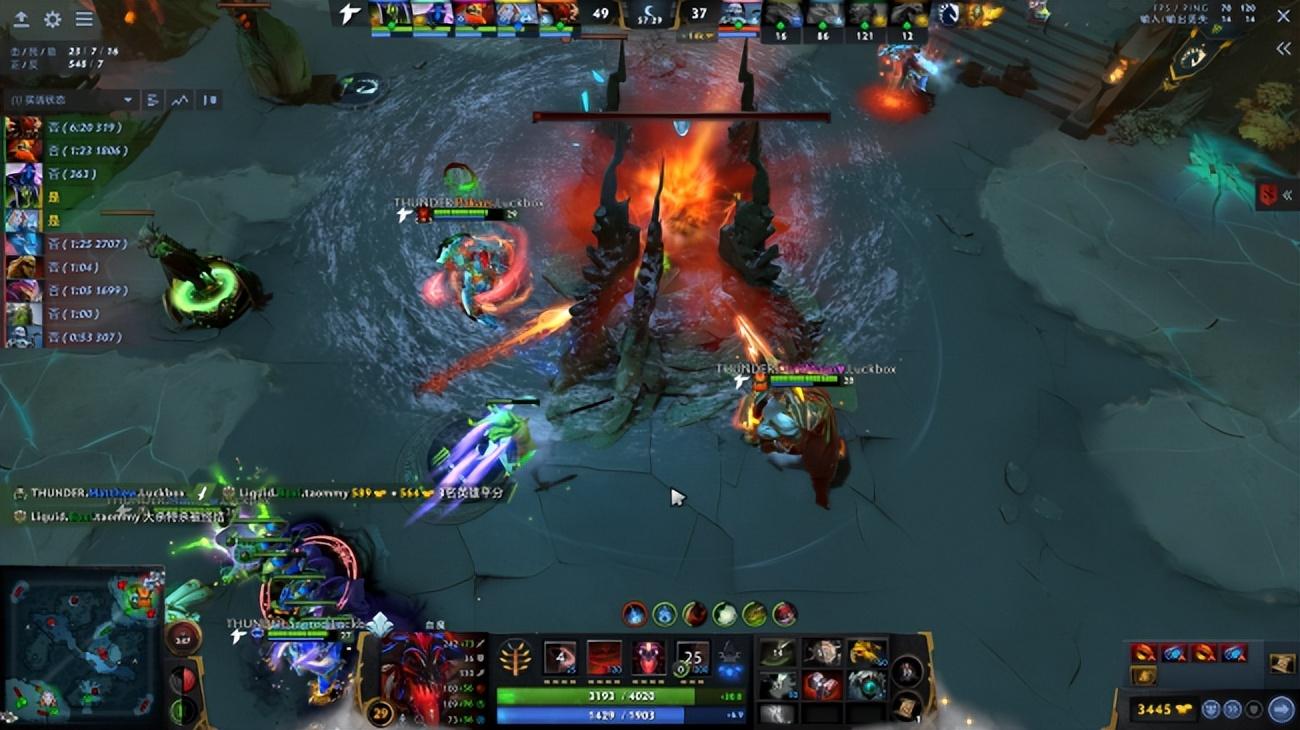Open the shop with the large shop icon
Viewport: 1300px width, 730px height.
coord(1282,707)
